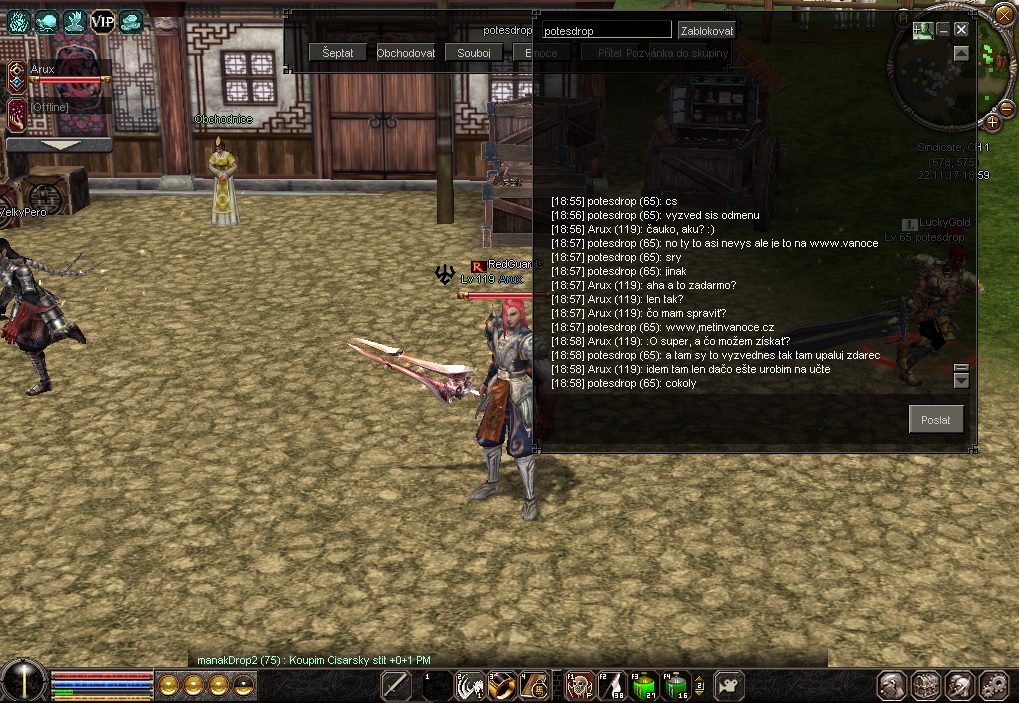Image resolution: width=1019 pixels, height=703 pixels.
Task: Click the camera icon on the quickbar
Action: point(729,685)
